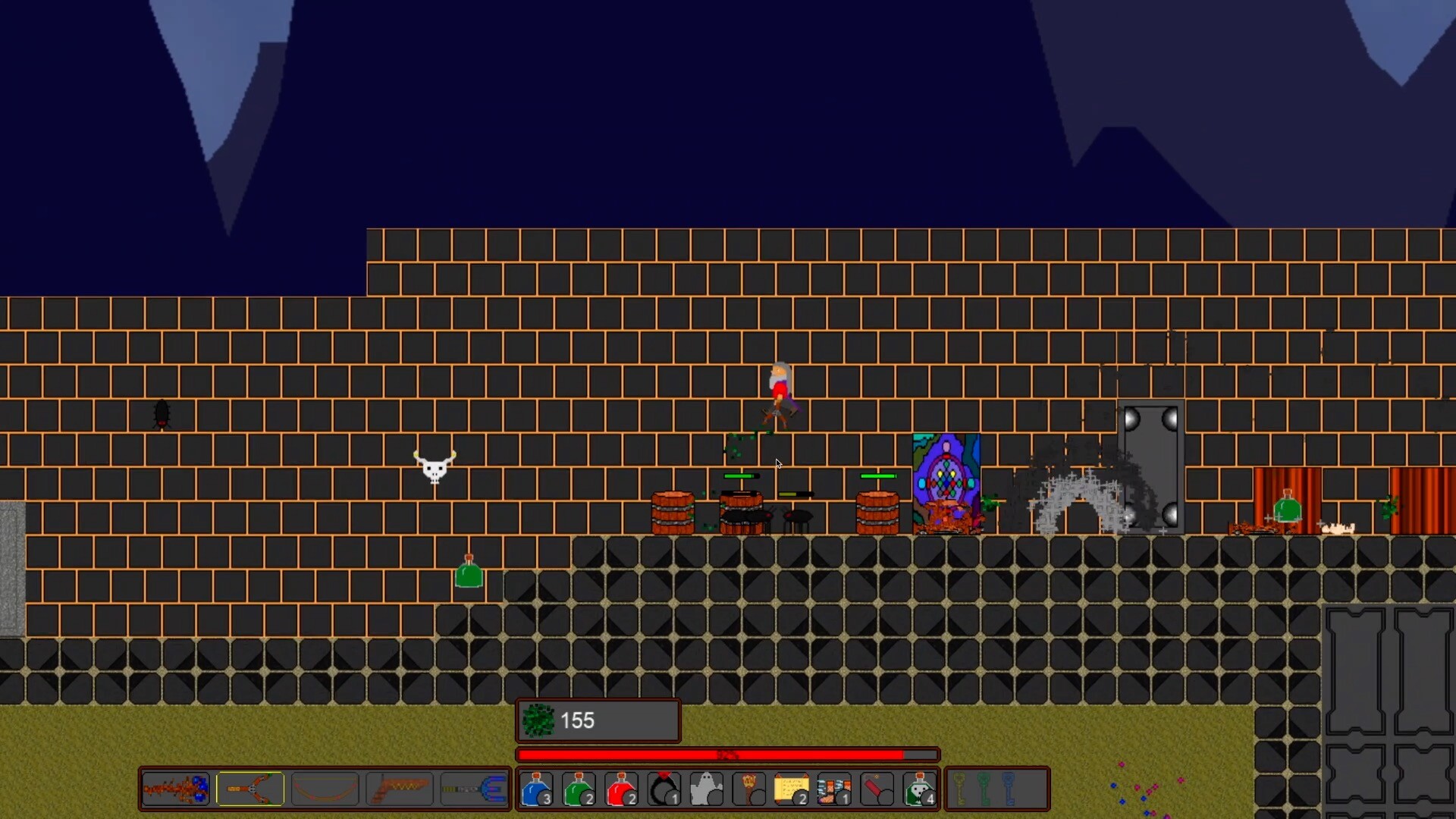
Task: Equip the bow weapon slot
Action: pos(325,789)
